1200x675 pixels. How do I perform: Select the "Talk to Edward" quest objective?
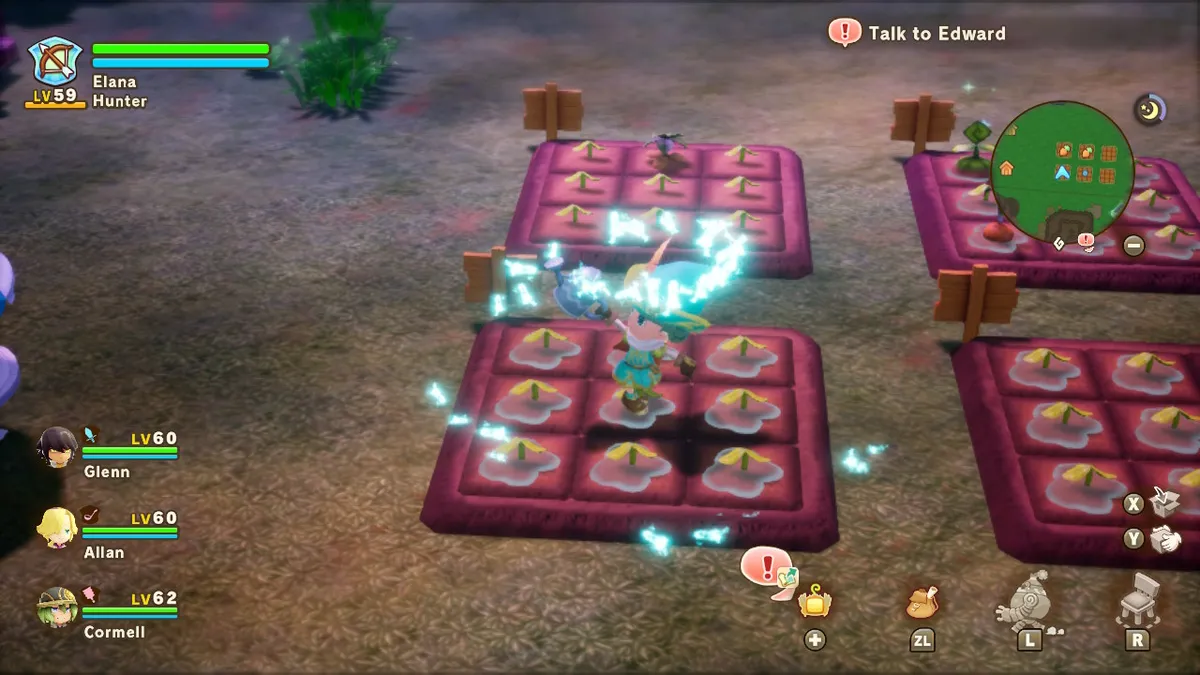[918, 33]
